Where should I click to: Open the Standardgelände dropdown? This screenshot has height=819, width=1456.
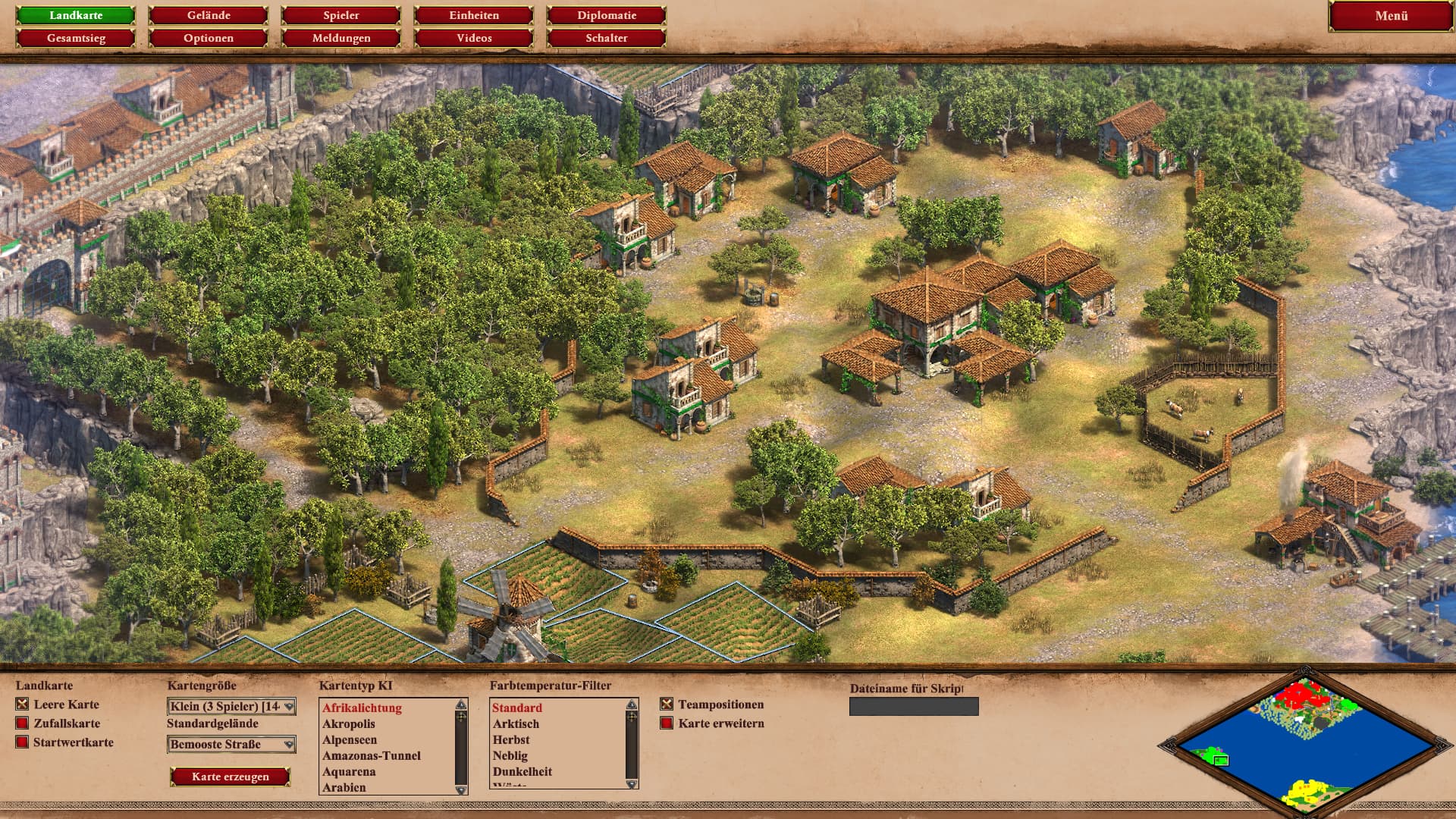tap(231, 745)
